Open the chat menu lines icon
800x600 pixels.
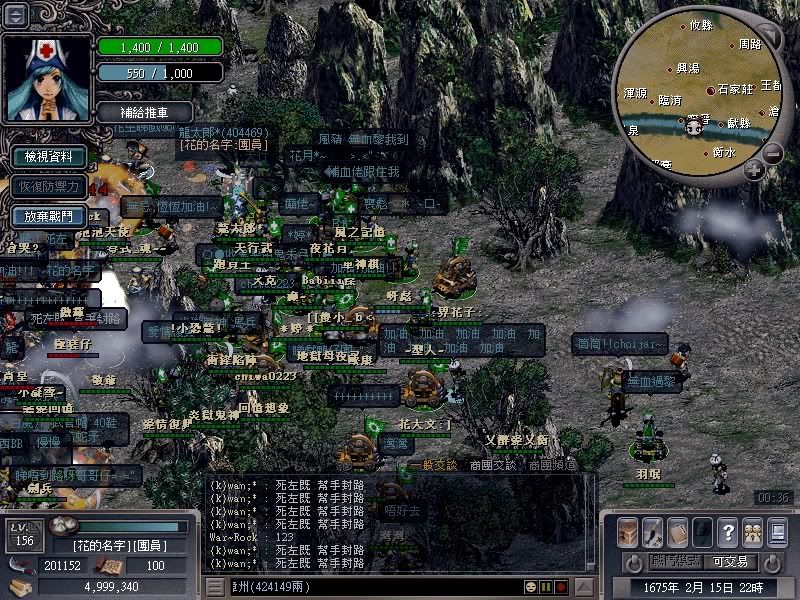[215, 586]
